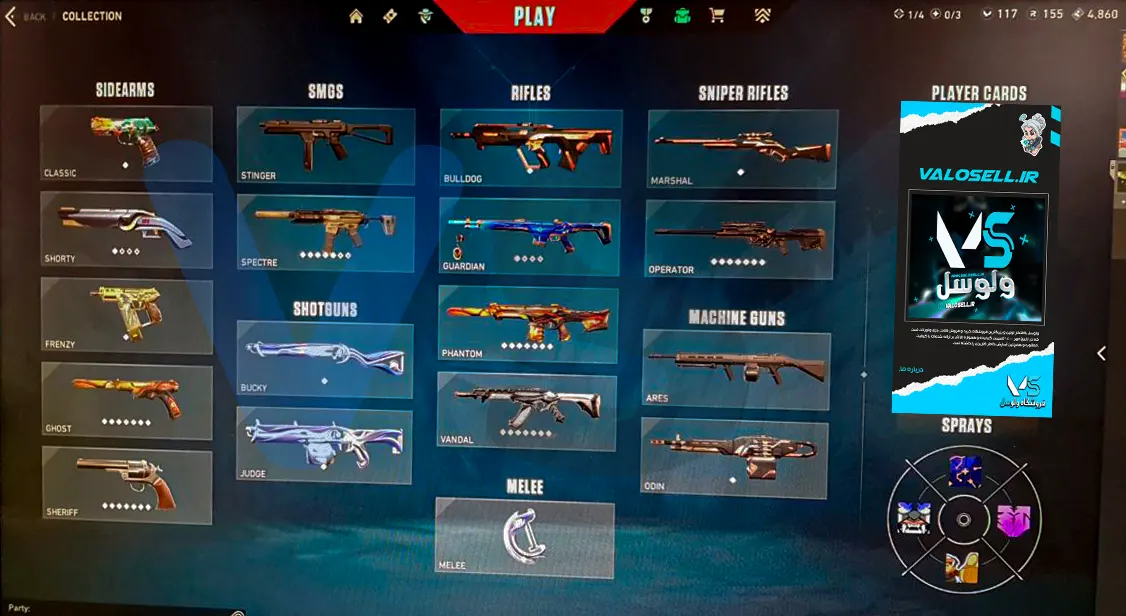Choose the Bucky shotgun slot
1126x616 pixels.
coord(325,360)
